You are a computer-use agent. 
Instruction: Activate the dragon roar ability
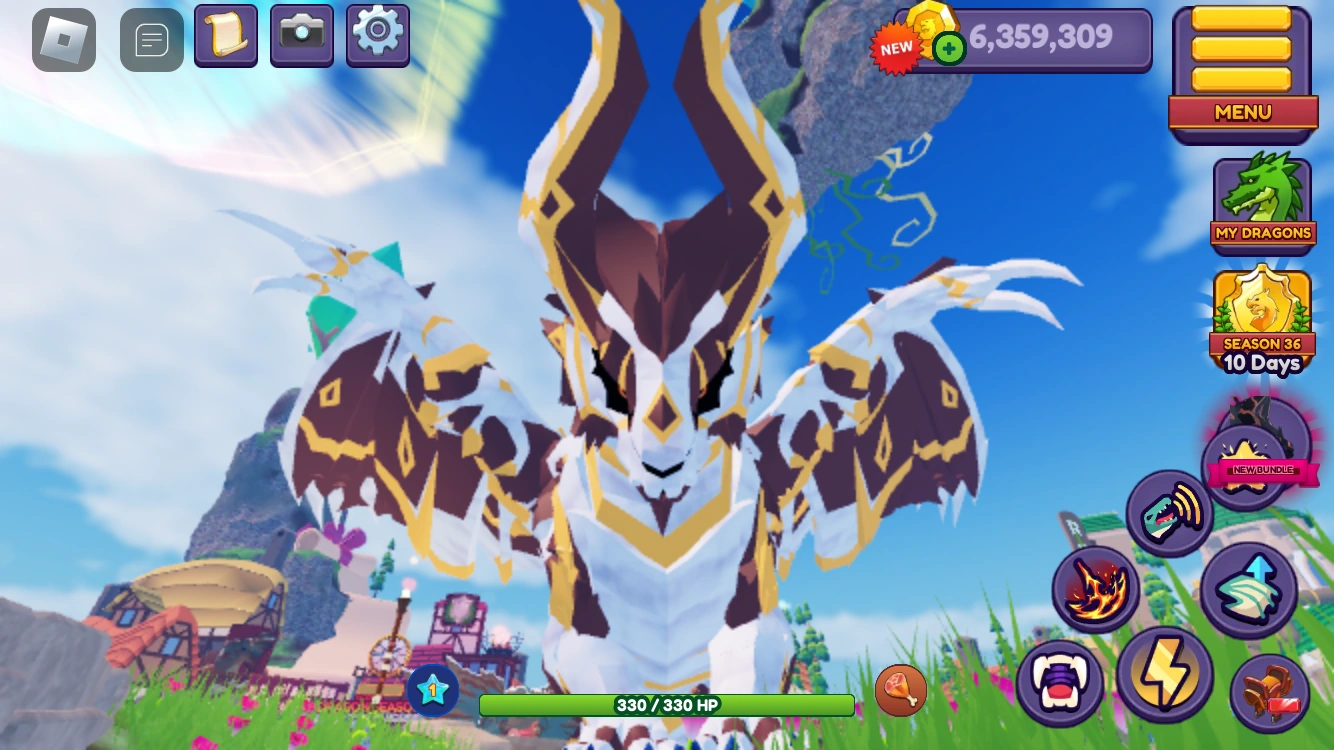point(1169,512)
